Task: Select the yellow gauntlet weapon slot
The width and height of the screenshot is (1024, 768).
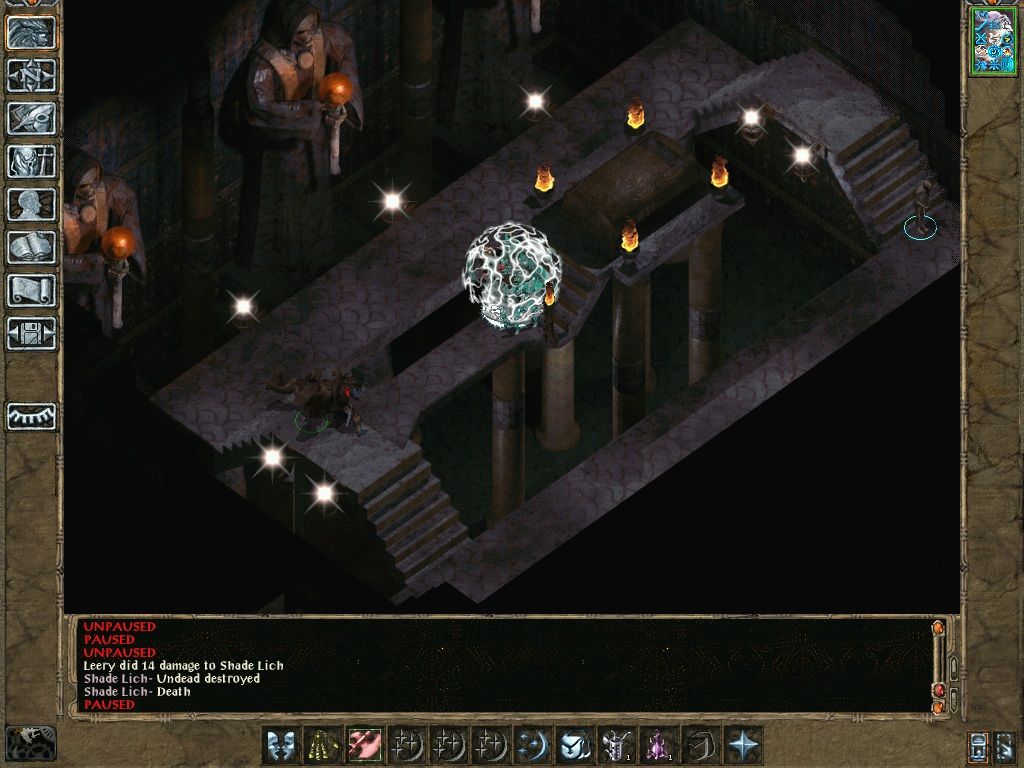Action: [x=321, y=745]
